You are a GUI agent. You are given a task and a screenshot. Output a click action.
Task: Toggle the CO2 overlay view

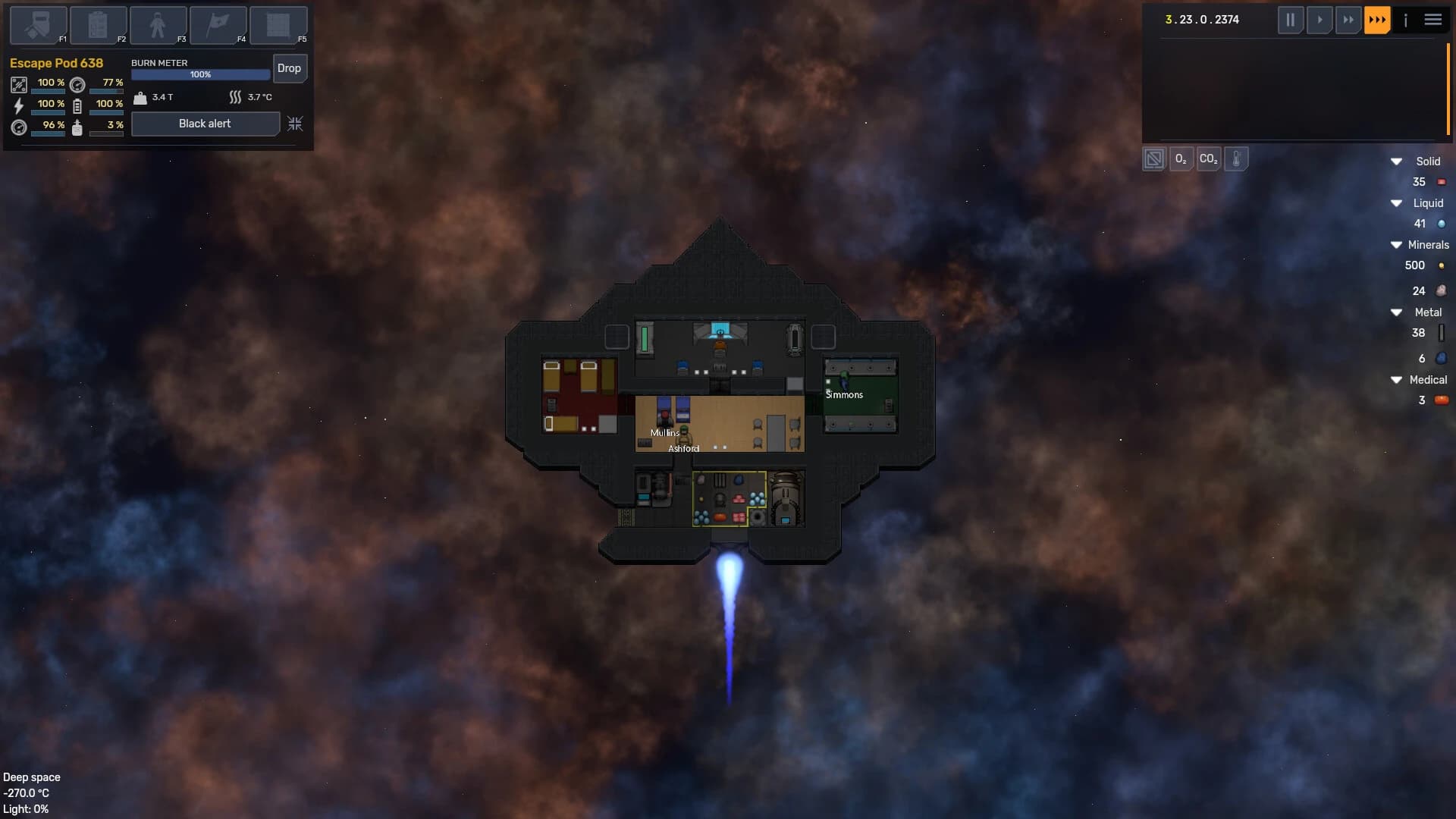pos(1208,159)
